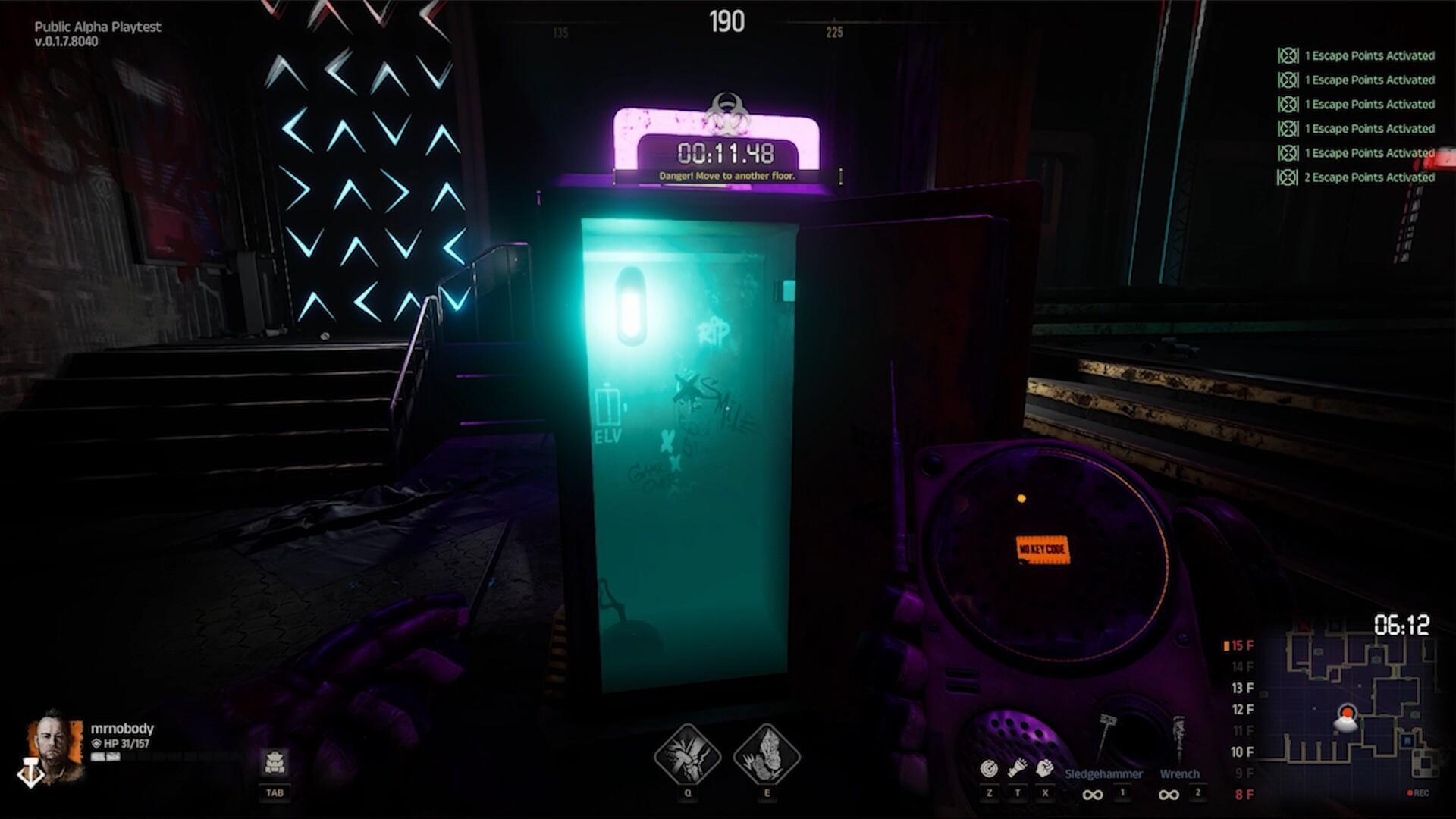Image resolution: width=1456 pixels, height=819 pixels.
Task: Select the radar scan icon
Action: pyautogui.click(x=989, y=768)
